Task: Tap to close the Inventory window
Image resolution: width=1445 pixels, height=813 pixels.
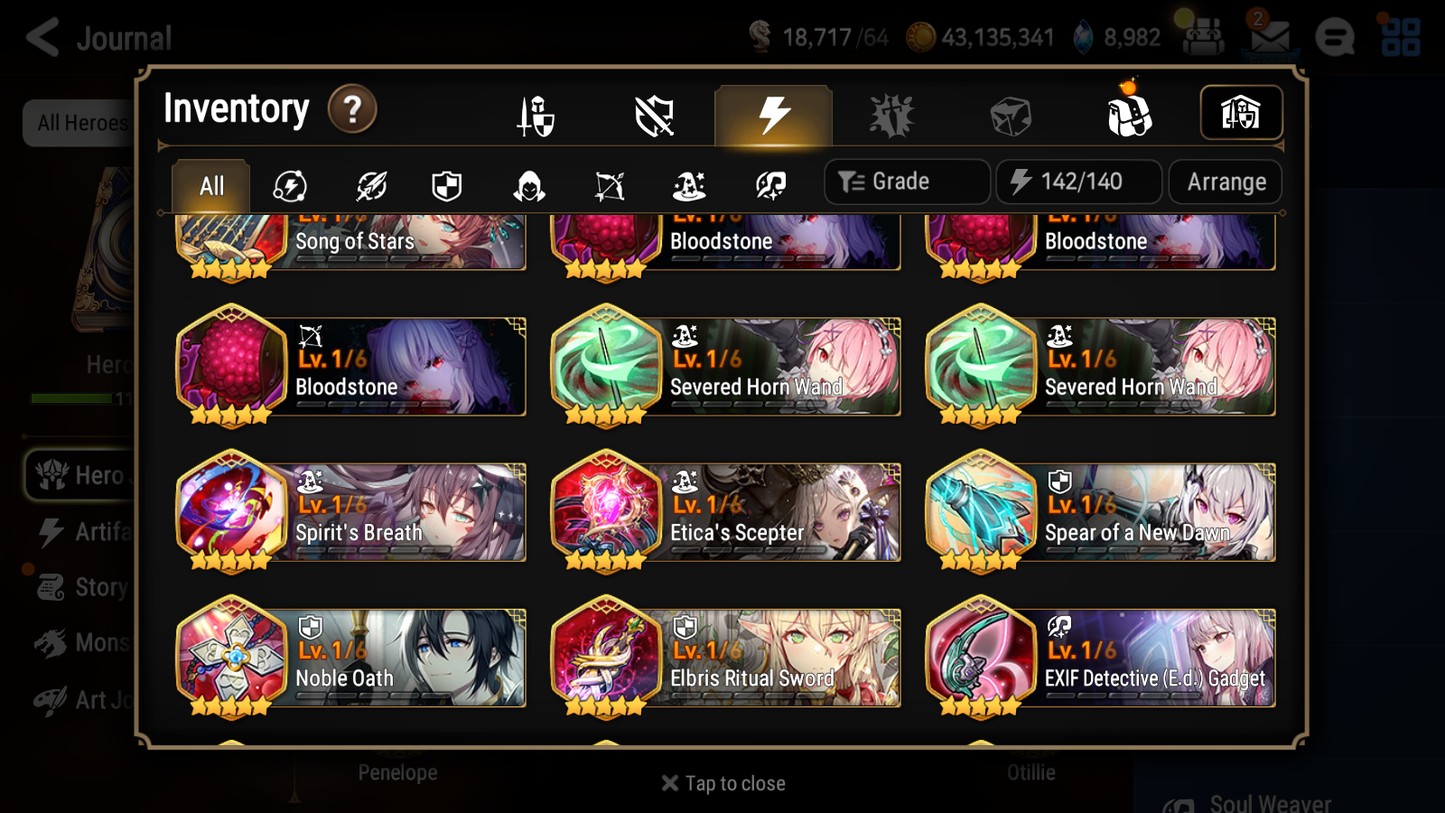Action: 722,783
